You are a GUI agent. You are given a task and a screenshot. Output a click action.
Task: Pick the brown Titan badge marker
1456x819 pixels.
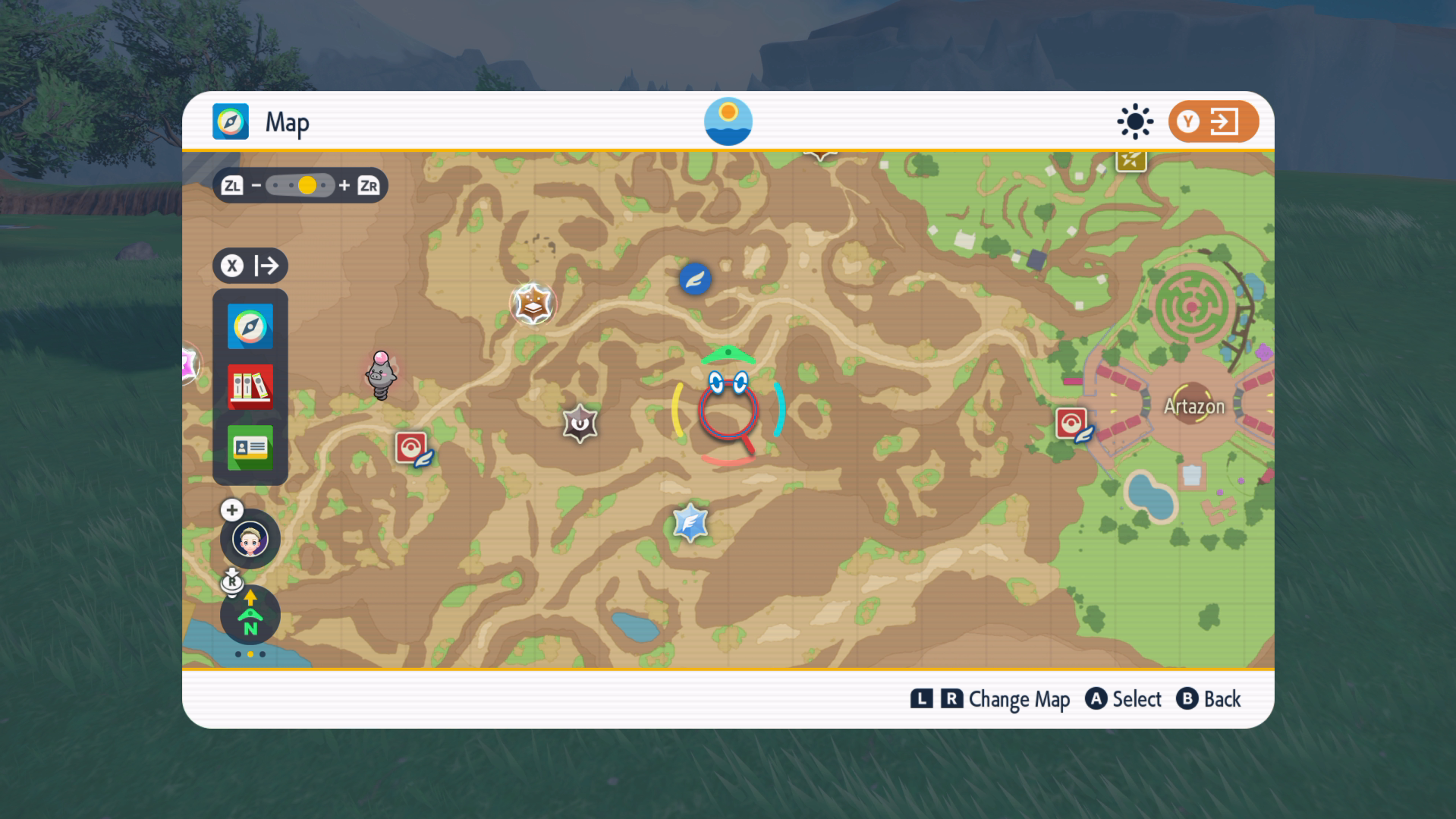(x=533, y=304)
